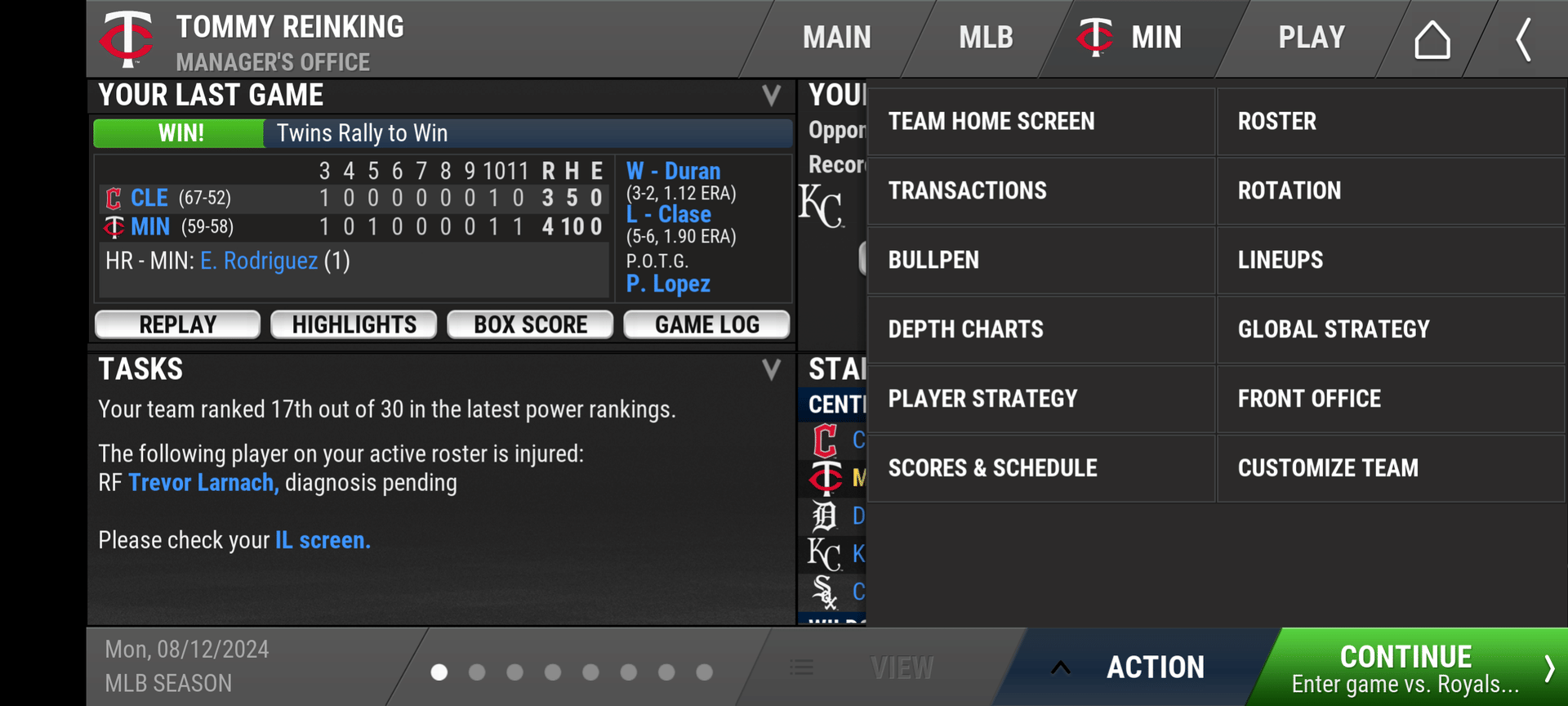Select the Player Strategy option
The width and height of the screenshot is (1568, 706).
(1040, 400)
